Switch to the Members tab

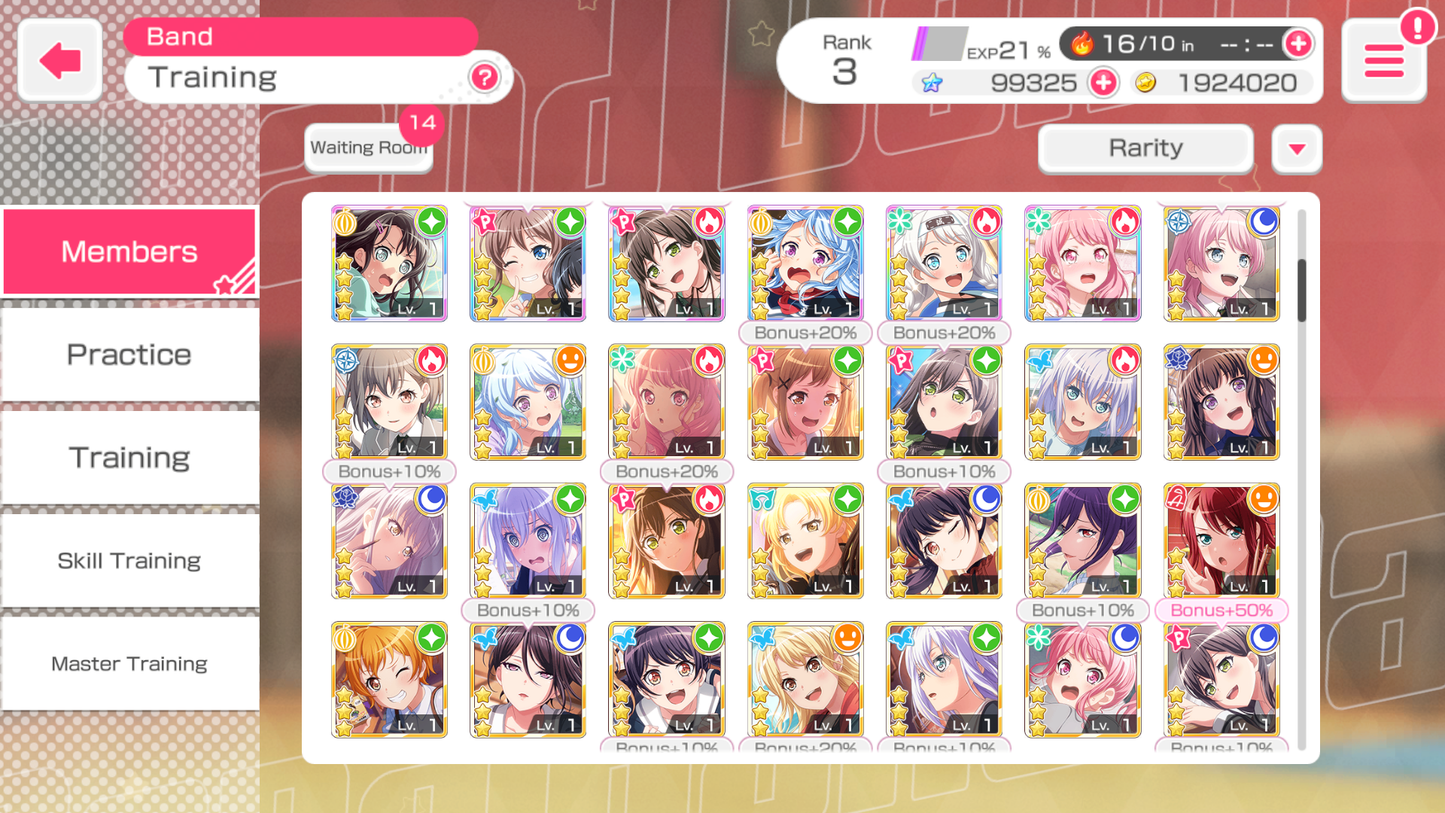coord(129,251)
